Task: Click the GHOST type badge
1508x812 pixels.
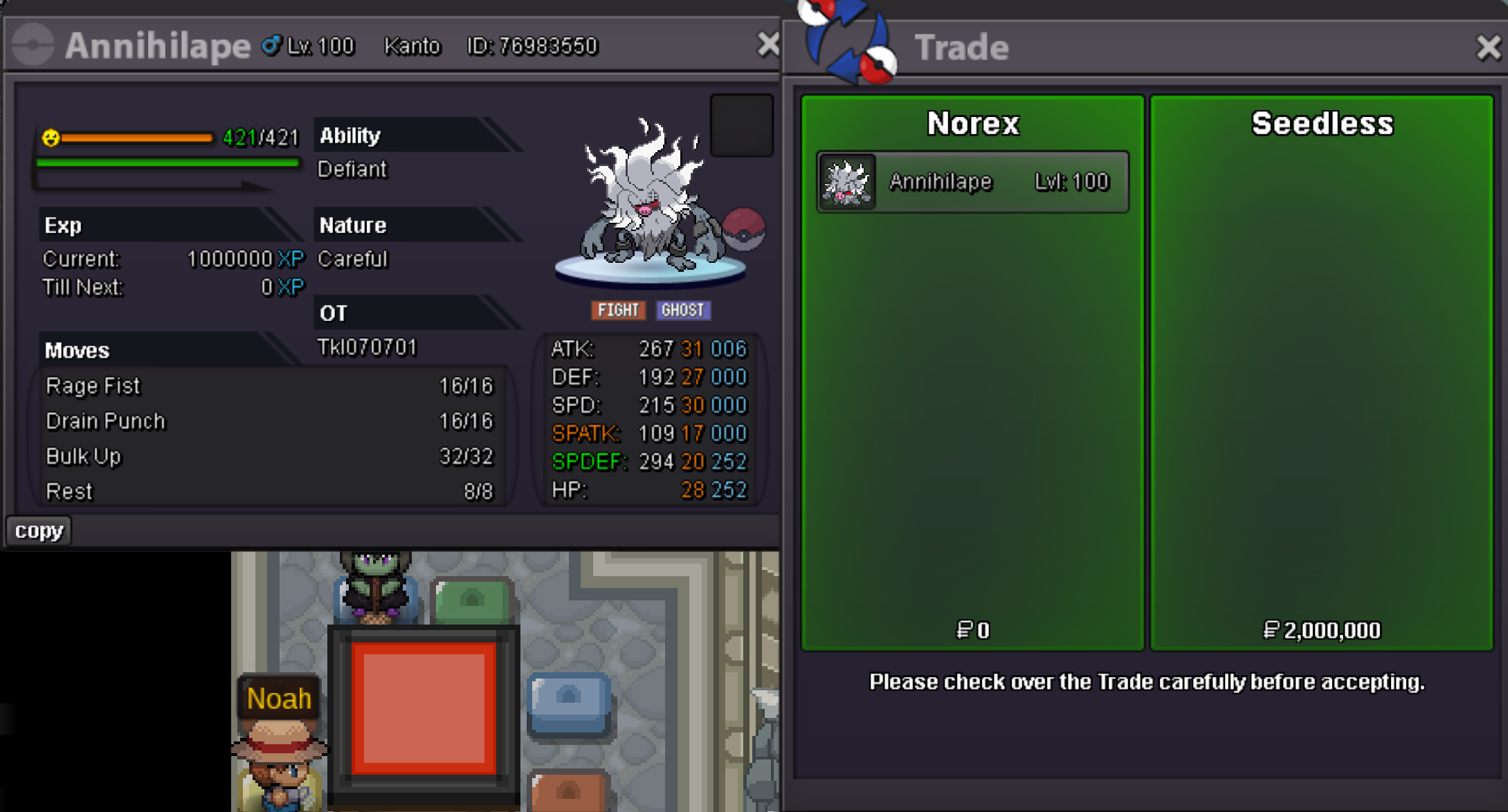Action: coord(682,310)
